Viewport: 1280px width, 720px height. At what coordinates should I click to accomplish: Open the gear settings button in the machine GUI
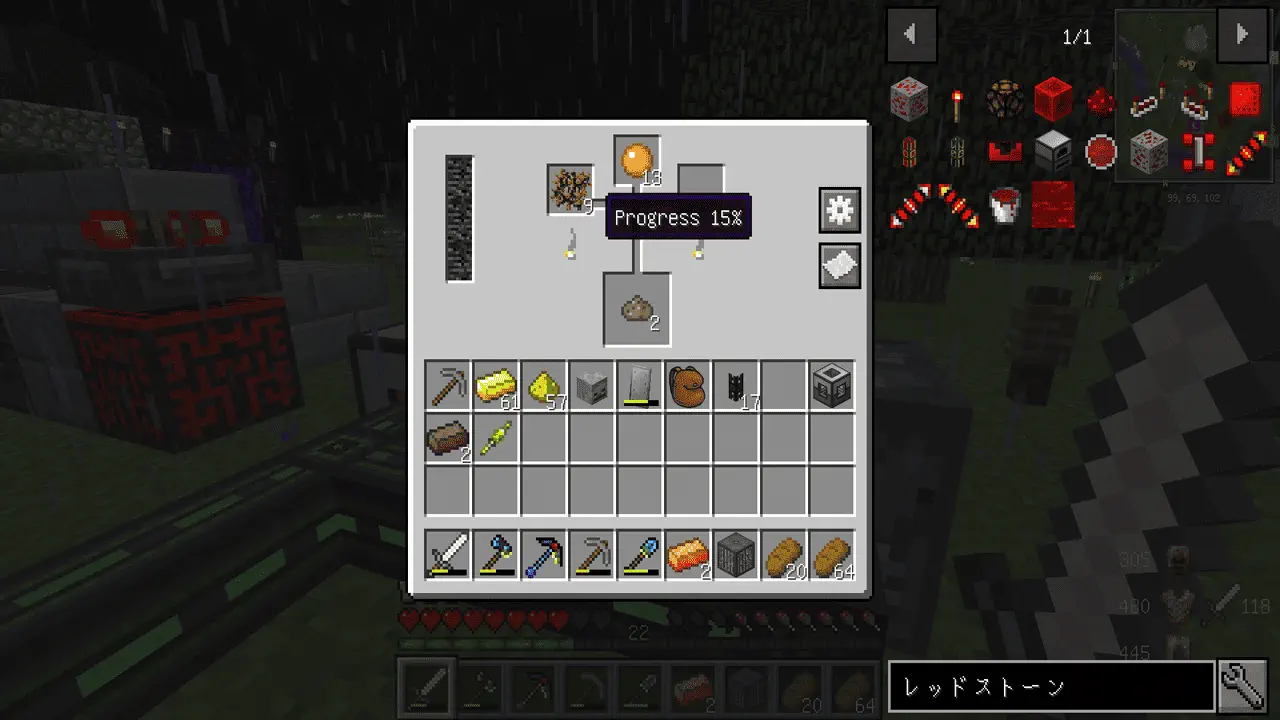[839, 210]
